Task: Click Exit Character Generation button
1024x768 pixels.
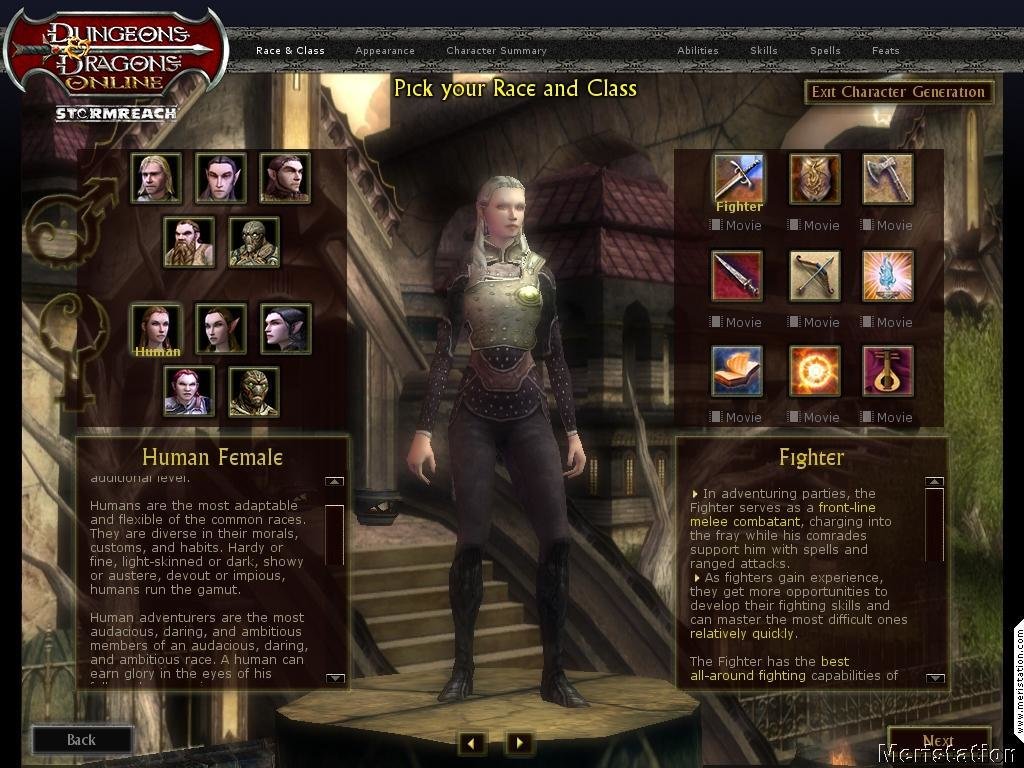Action: (x=898, y=92)
